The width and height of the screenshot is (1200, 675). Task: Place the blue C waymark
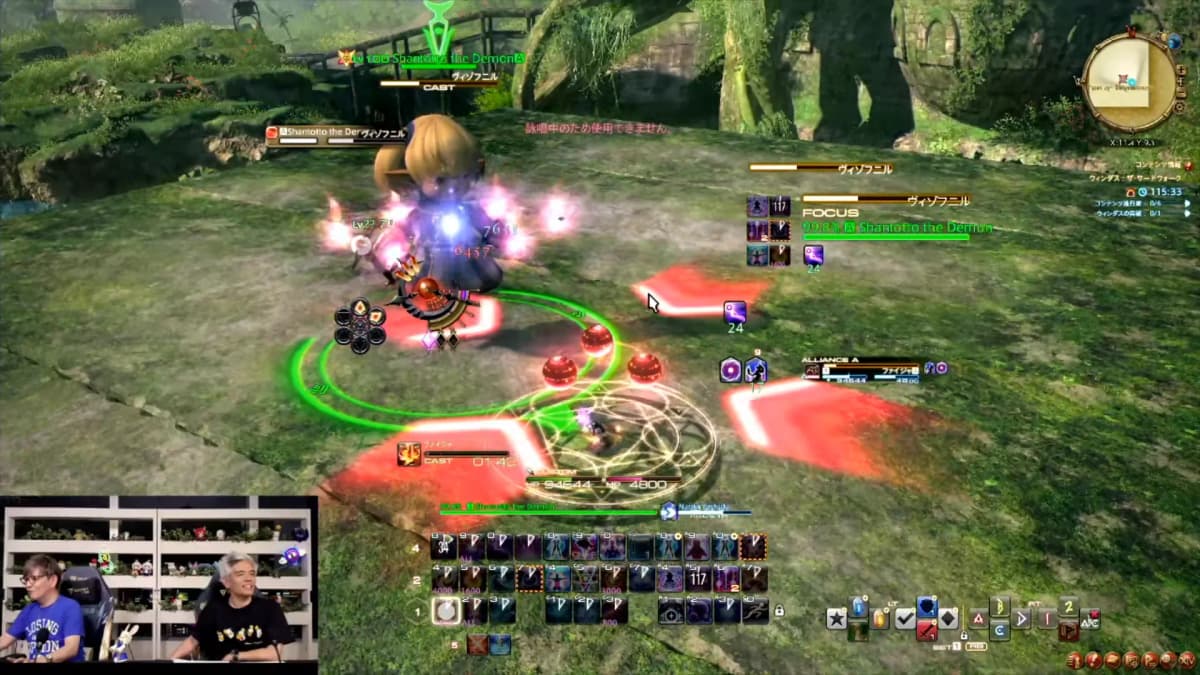pos(999,630)
